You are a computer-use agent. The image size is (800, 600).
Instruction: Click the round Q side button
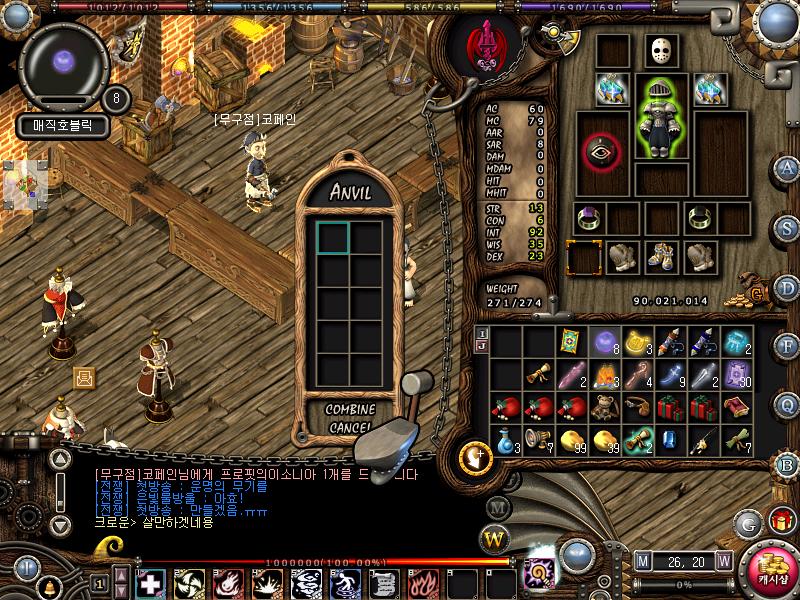(788, 404)
